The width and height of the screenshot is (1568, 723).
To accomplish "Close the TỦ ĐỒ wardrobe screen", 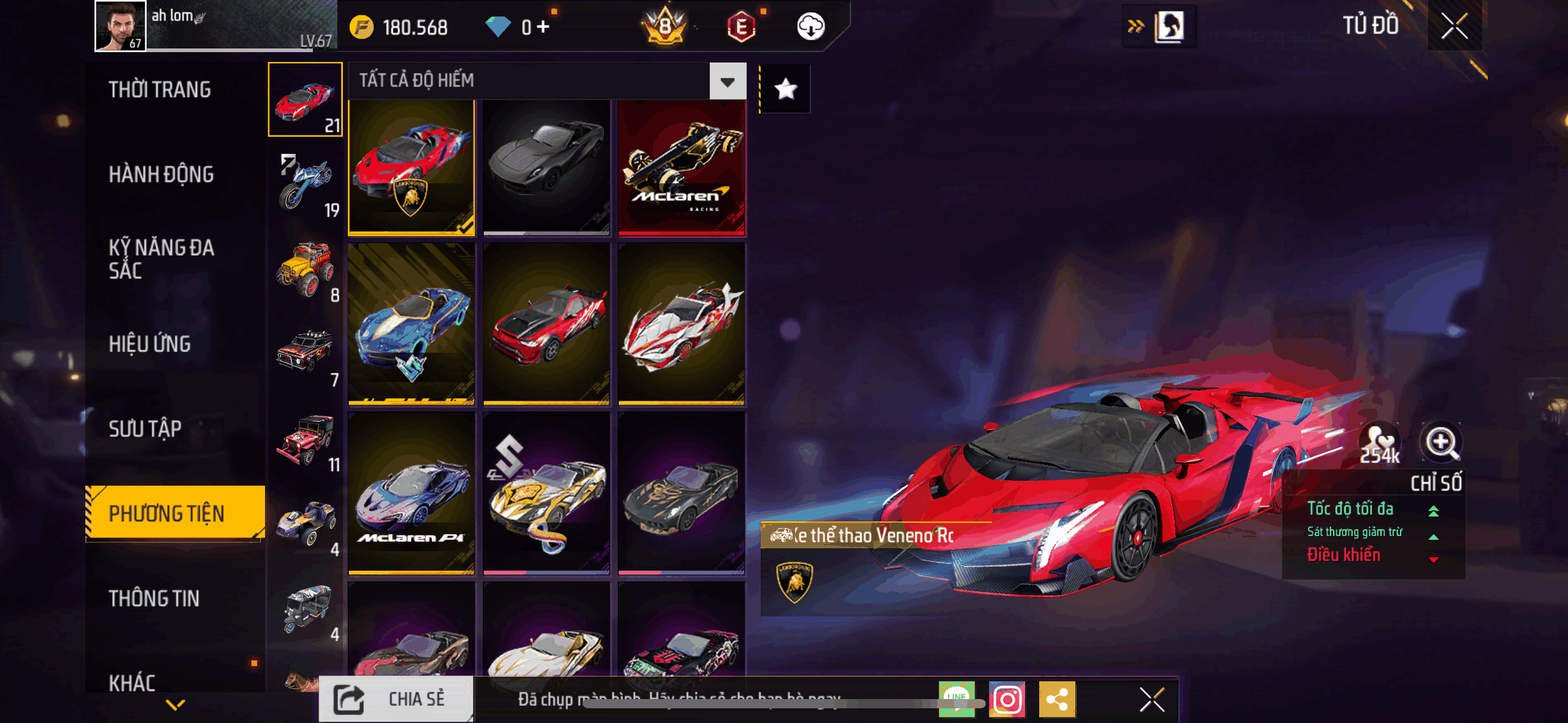I will pos(1454,26).
